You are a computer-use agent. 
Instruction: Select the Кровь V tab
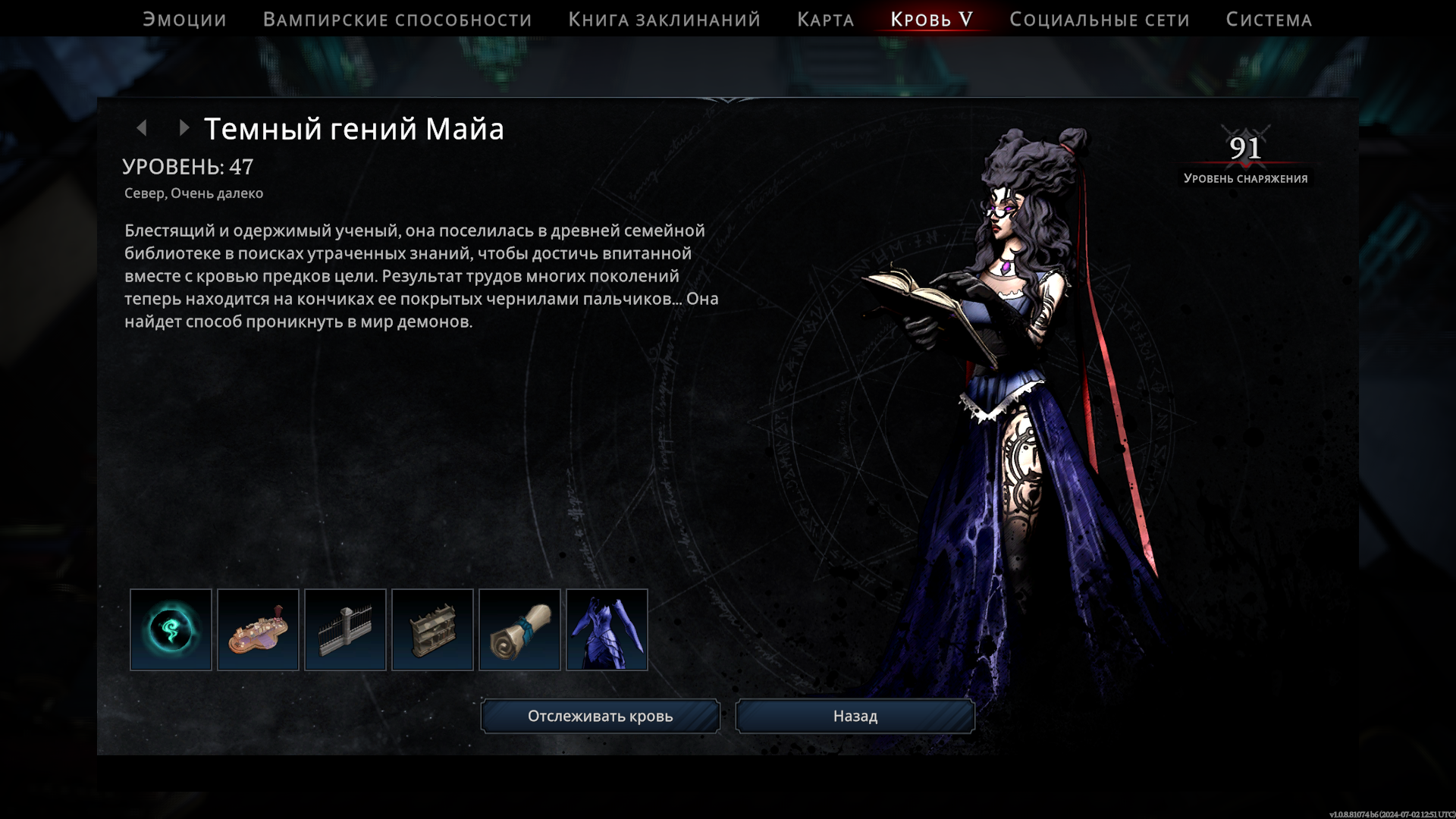[931, 20]
